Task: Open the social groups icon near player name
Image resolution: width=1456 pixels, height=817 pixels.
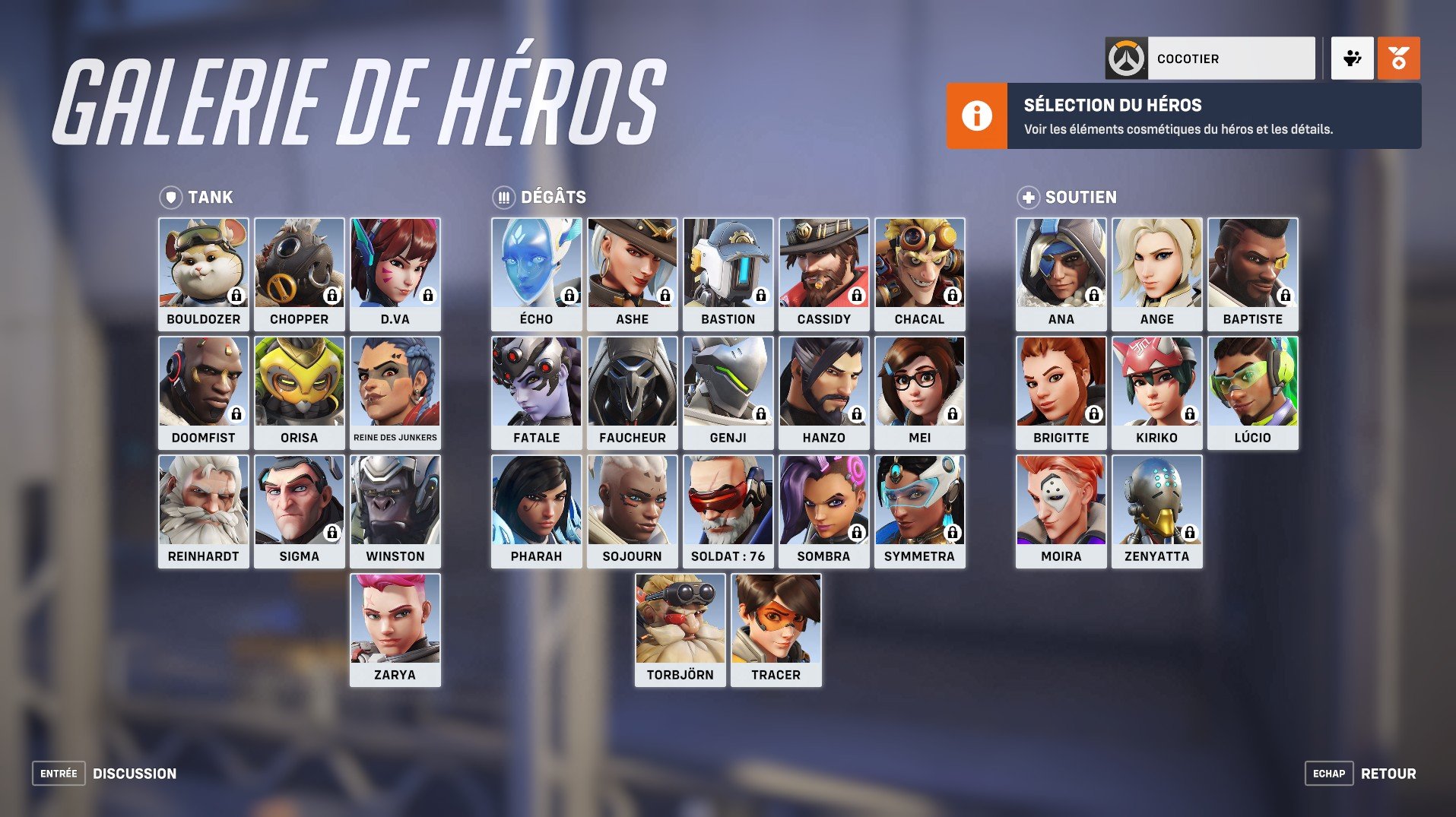Action: (1353, 58)
